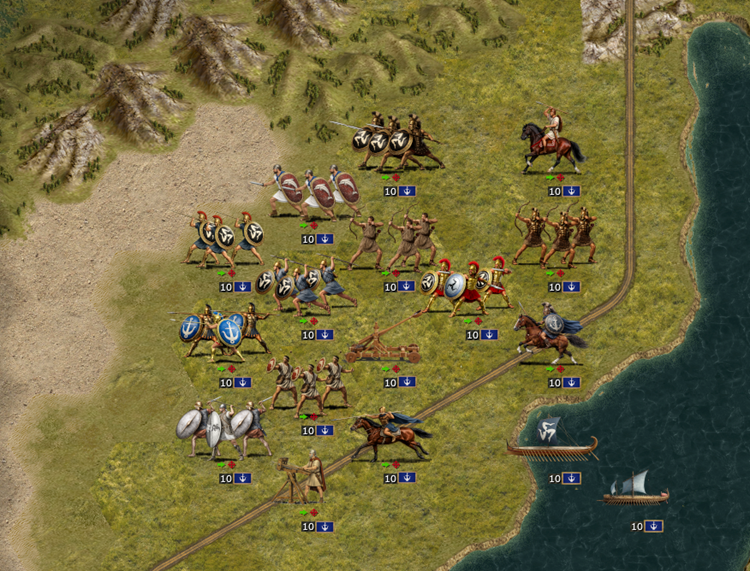
Task: Pick the infantry with plain white shields
Action: click(222, 428)
